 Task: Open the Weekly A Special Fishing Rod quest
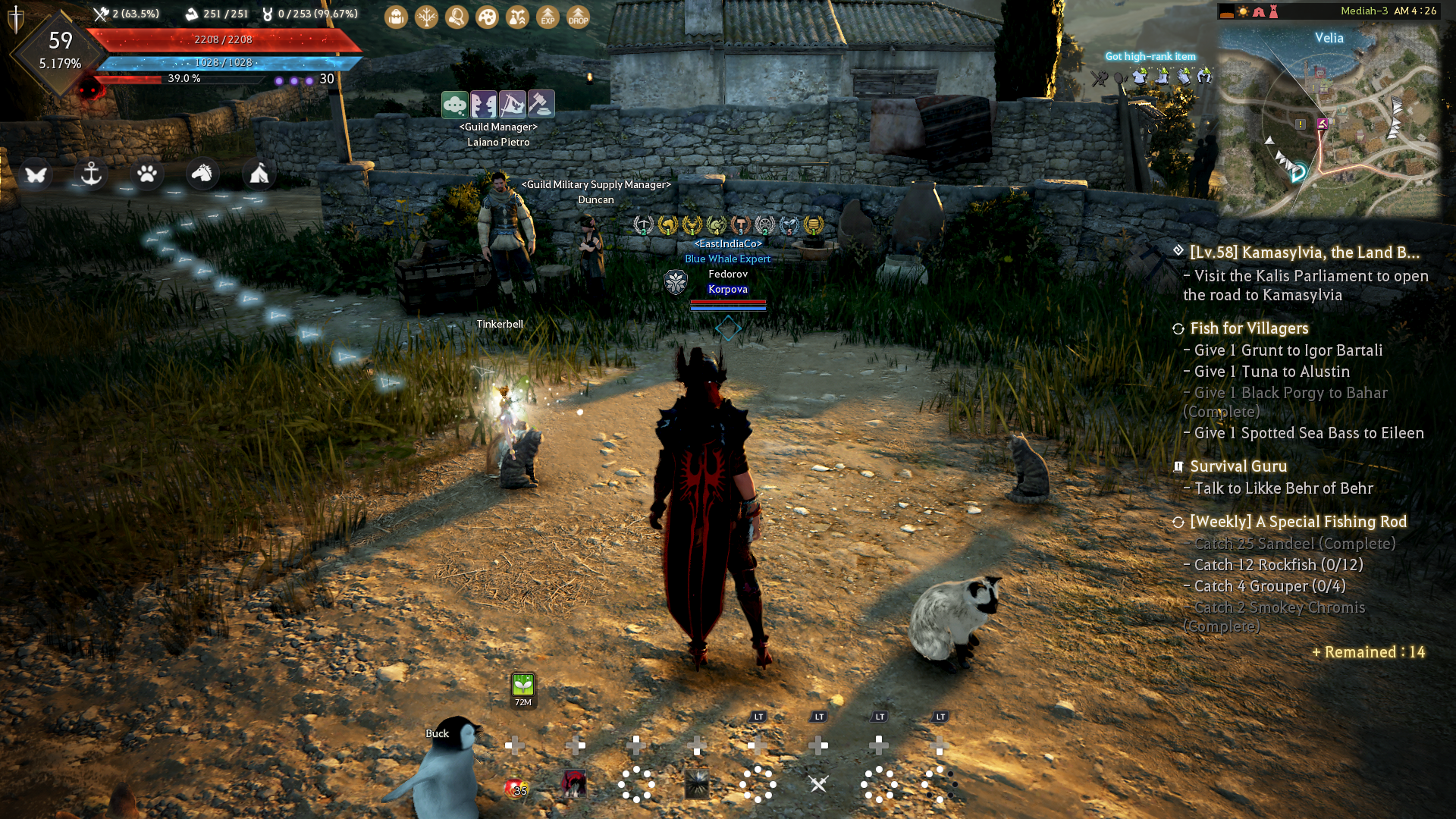[1298, 522]
